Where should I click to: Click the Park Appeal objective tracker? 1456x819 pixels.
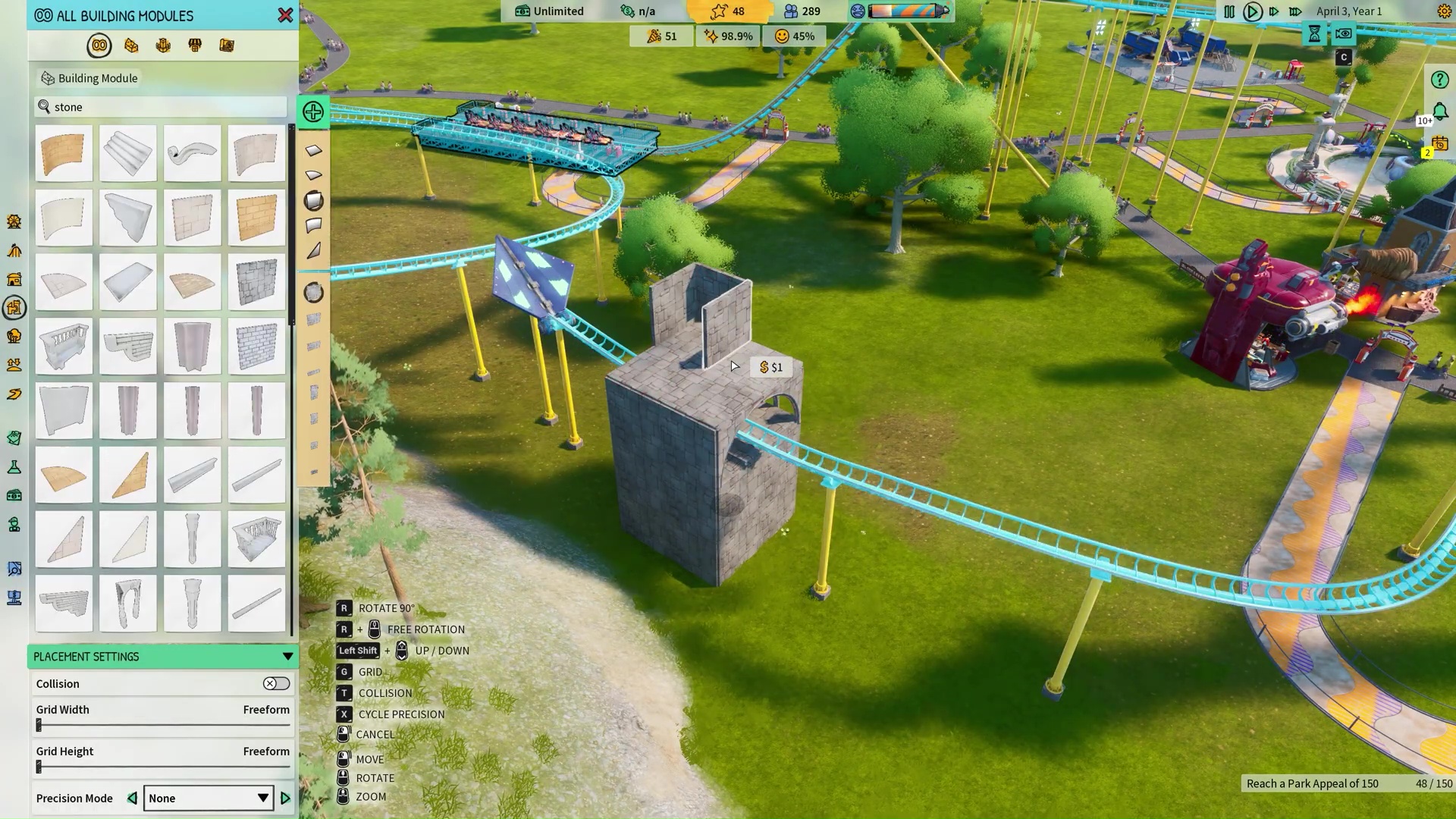1347,783
